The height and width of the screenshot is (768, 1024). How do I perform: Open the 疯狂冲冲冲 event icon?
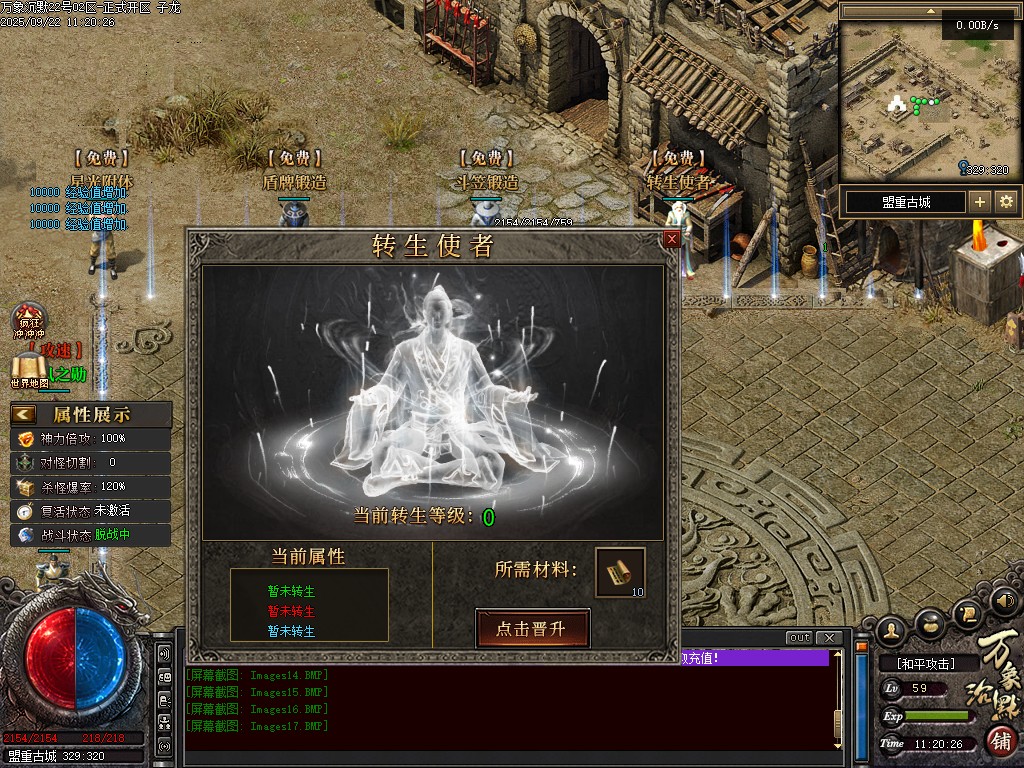tap(30, 322)
